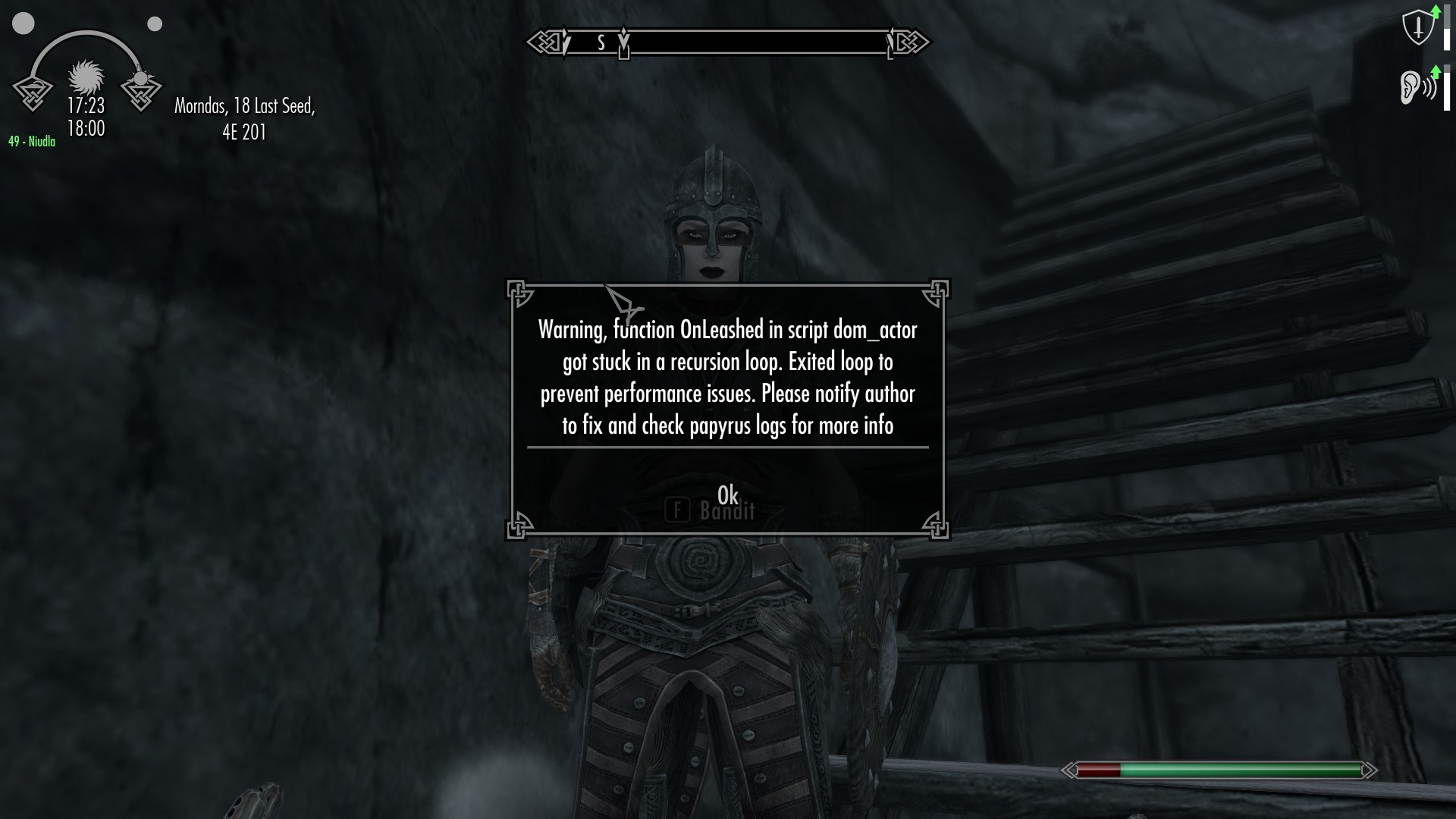Click the 17:23 current time text
Image resolution: width=1456 pixels, height=819 pixels.
point(86,105)
